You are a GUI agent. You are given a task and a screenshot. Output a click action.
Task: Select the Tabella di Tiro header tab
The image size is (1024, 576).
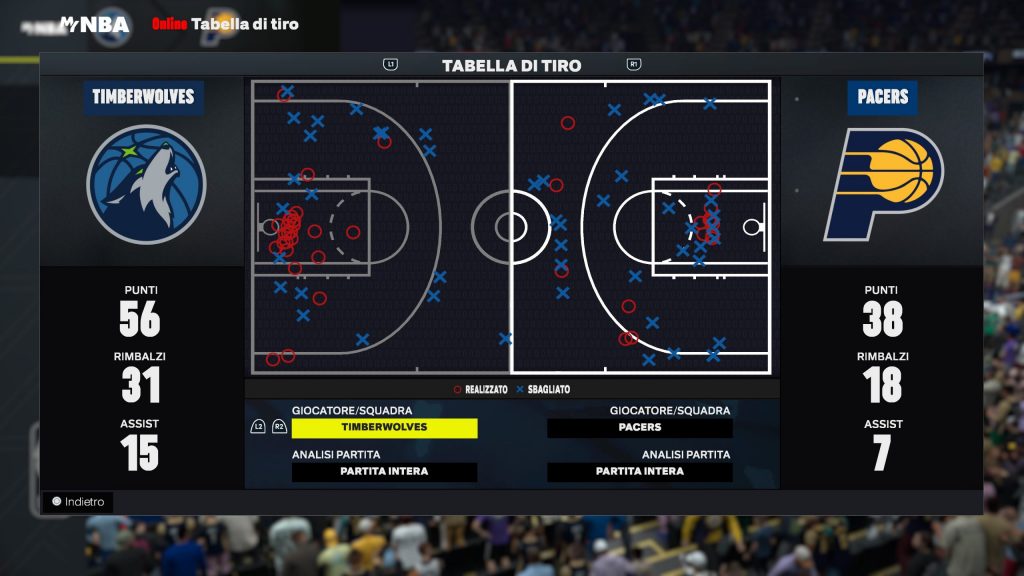tap(511, 66)
